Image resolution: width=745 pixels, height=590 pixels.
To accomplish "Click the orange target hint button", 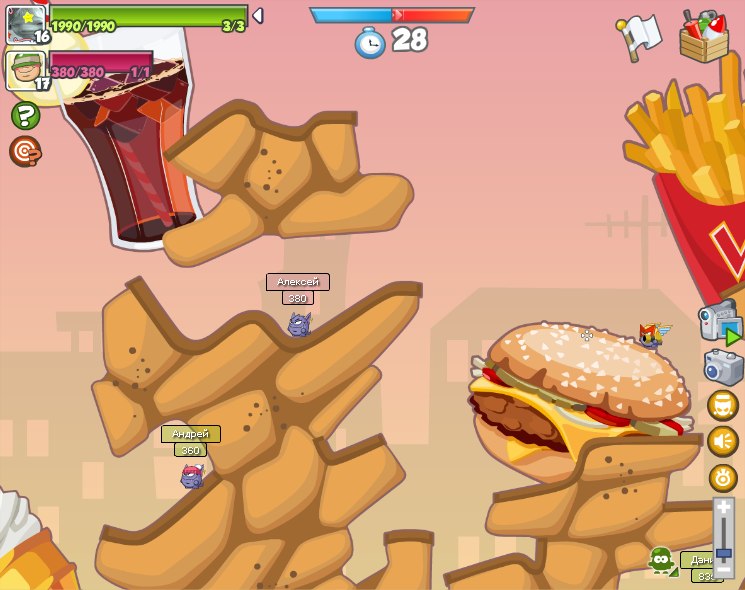I will (x=25, y=151).
